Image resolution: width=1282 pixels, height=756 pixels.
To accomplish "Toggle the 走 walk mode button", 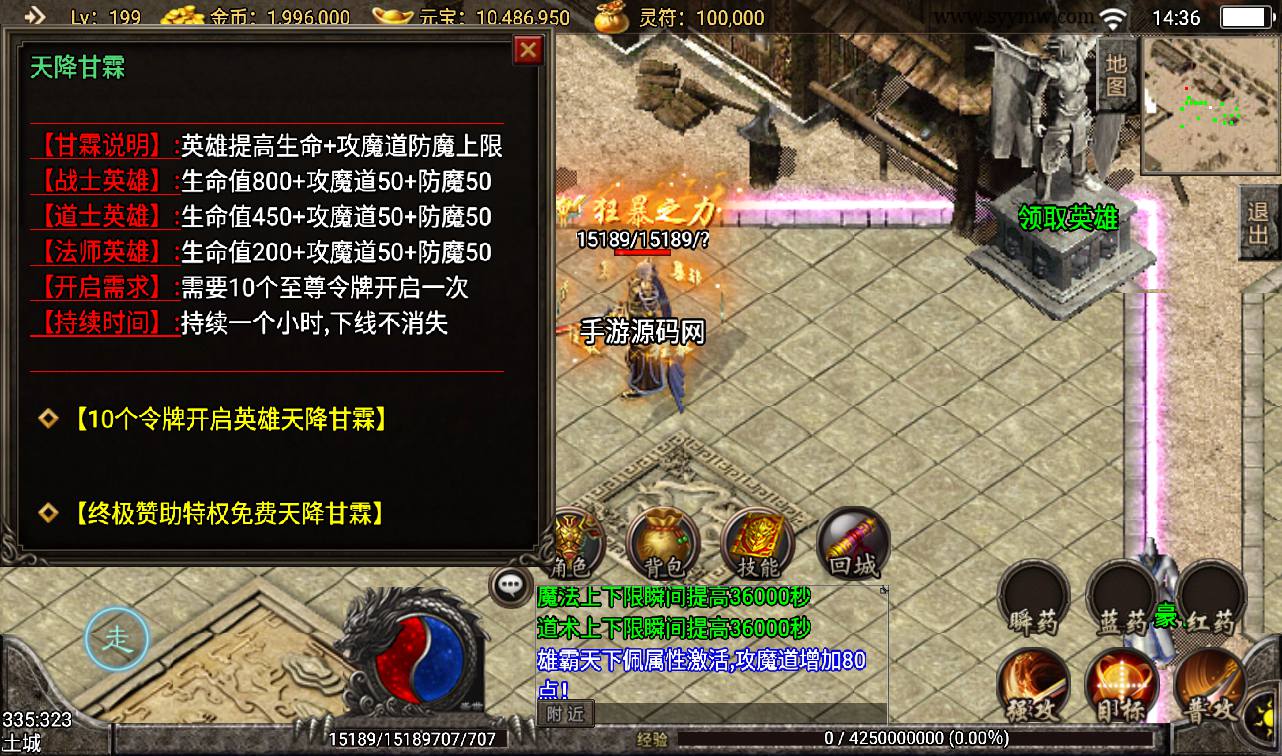I will pyautogui.click(x=116, y=637).
